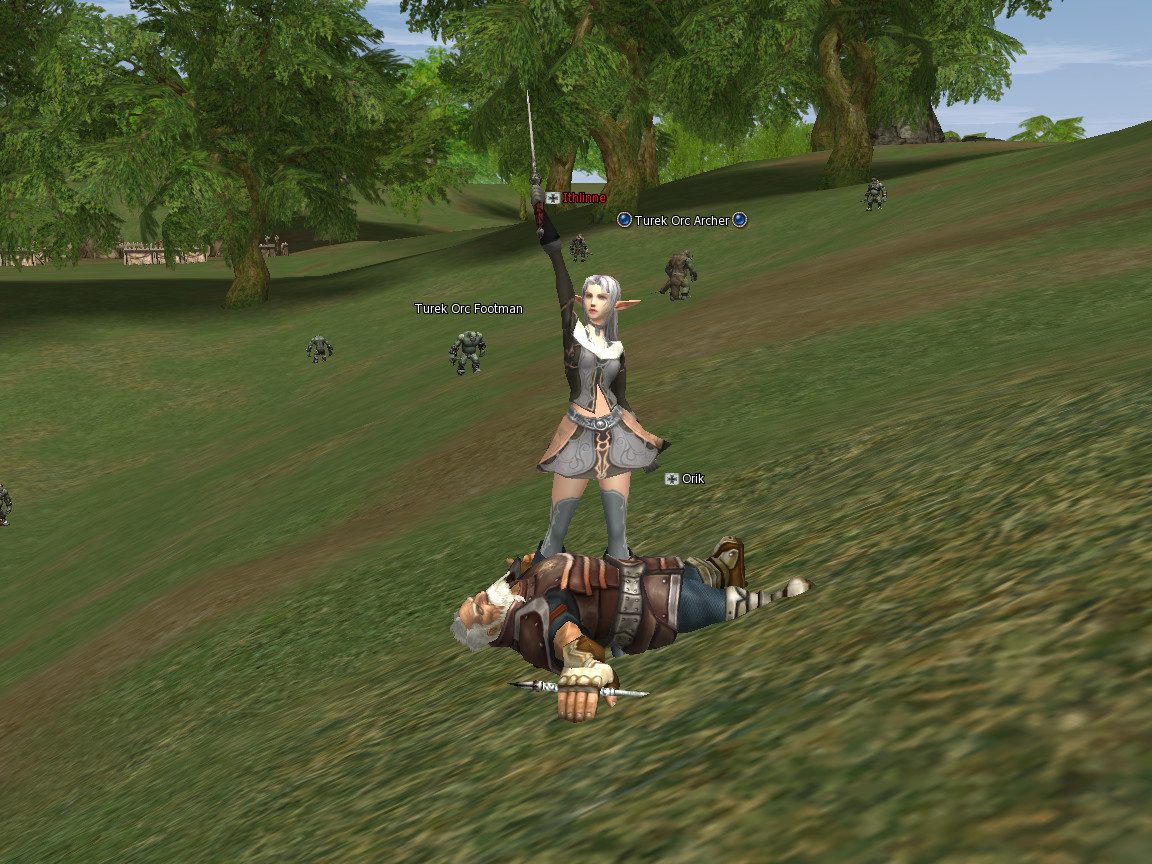Target the Turek Orc Footman name label
Screen dimensions: 1152x864
(468, 309)
